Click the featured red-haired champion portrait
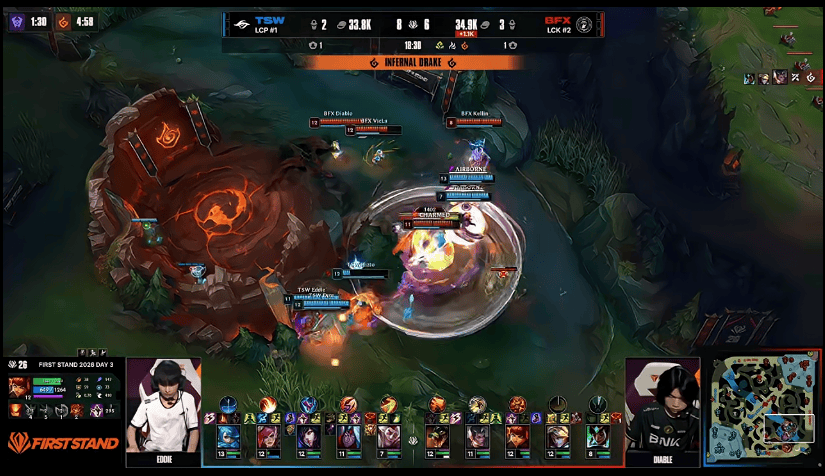Screen dimensions: 825x476 coord(18,386)
